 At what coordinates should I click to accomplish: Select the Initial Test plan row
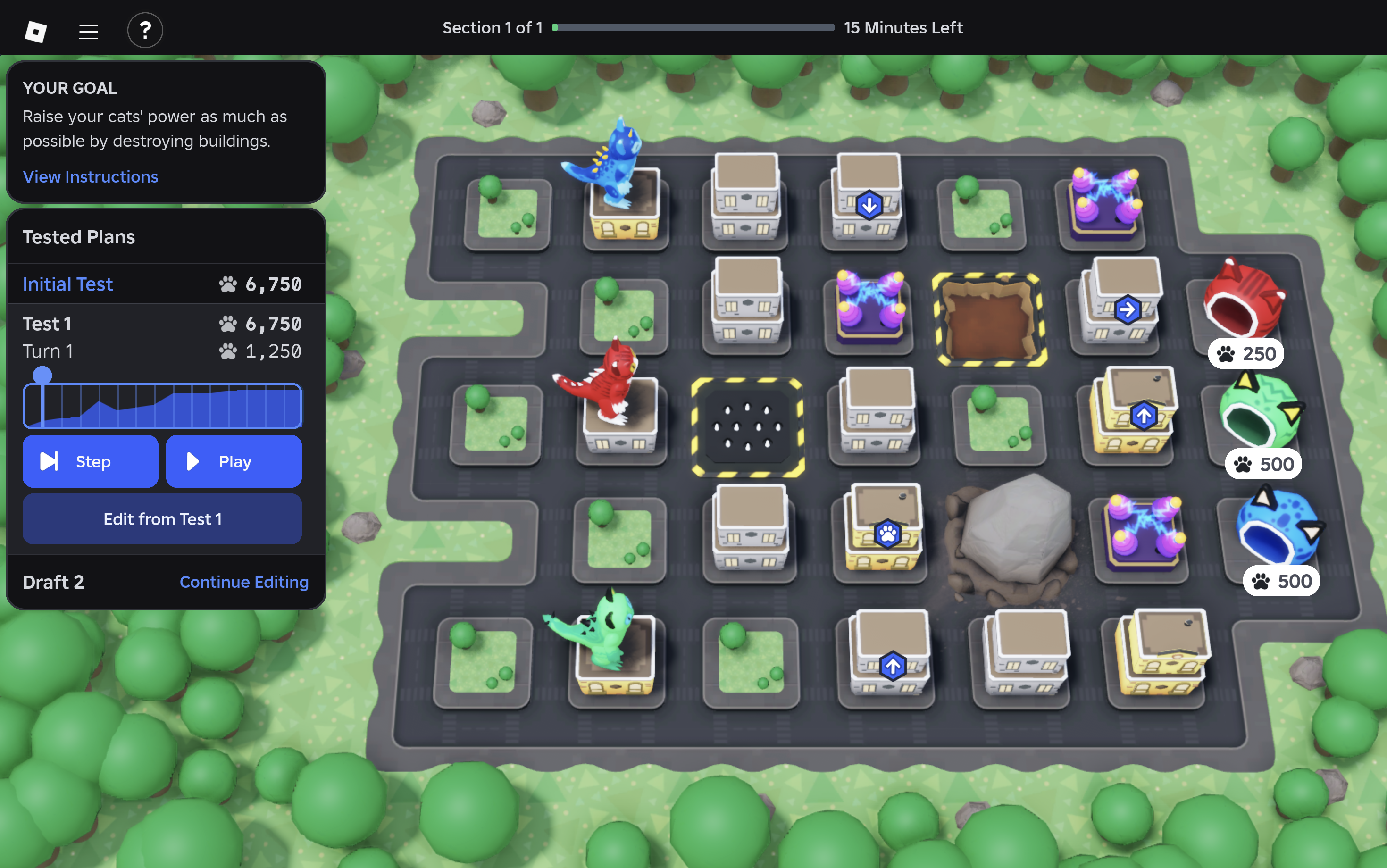click(162, 284)
